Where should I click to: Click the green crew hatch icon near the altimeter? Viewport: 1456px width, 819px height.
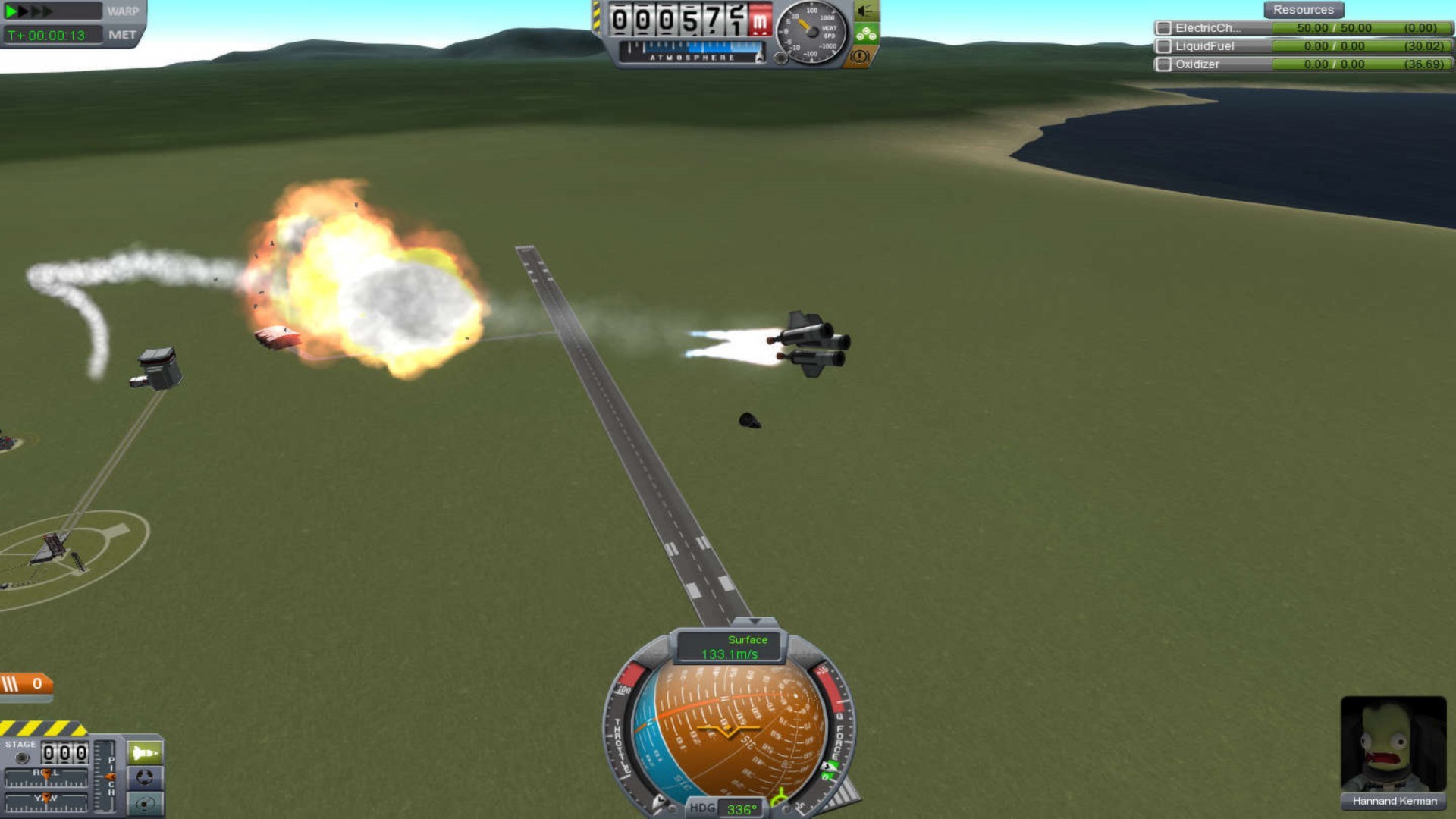(866, 33)
